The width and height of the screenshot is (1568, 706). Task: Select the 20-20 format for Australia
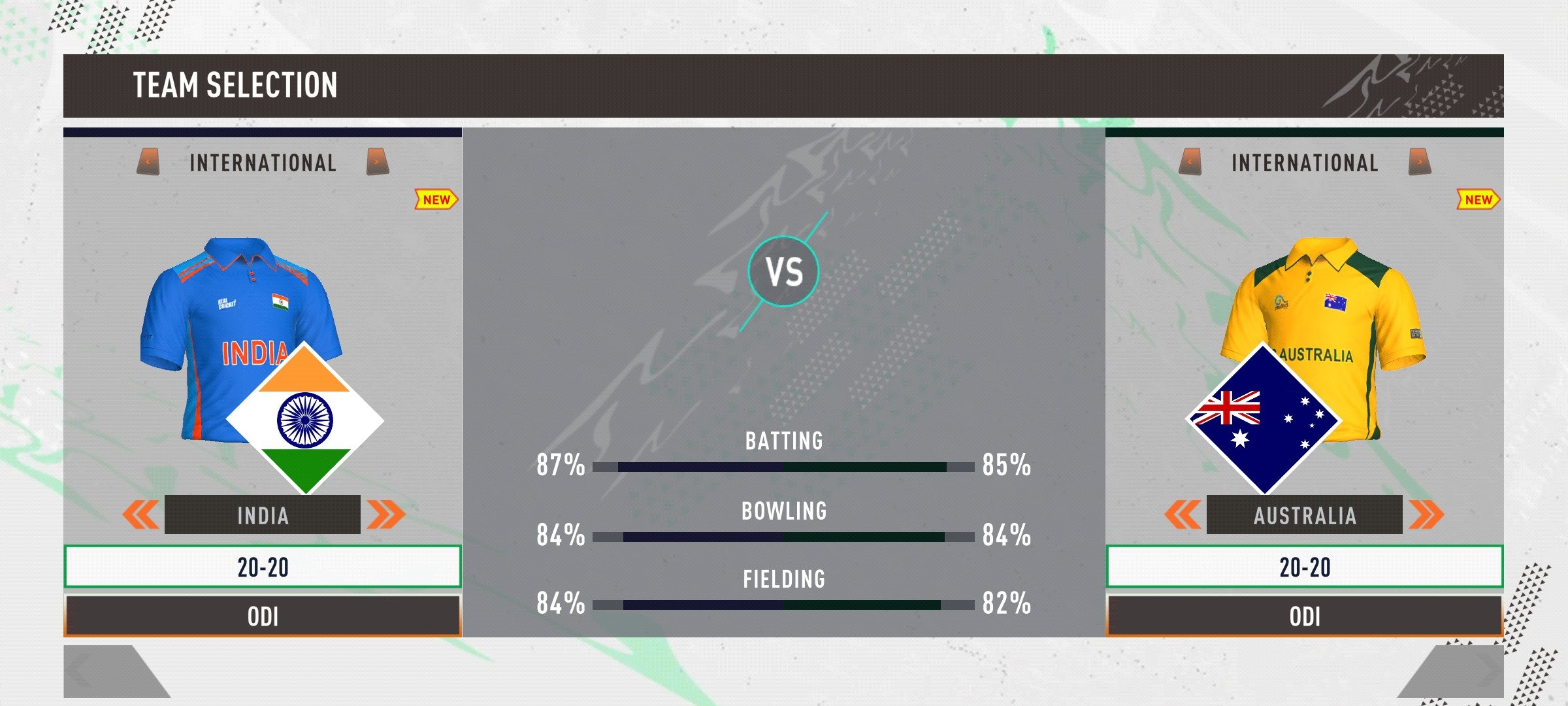click(x=1304, y=567)
